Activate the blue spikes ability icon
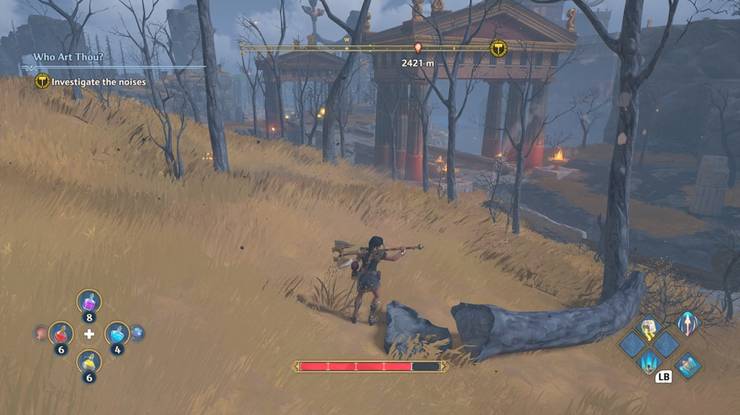The width and height of the screenshot is (740, 415). click(649, 361)
